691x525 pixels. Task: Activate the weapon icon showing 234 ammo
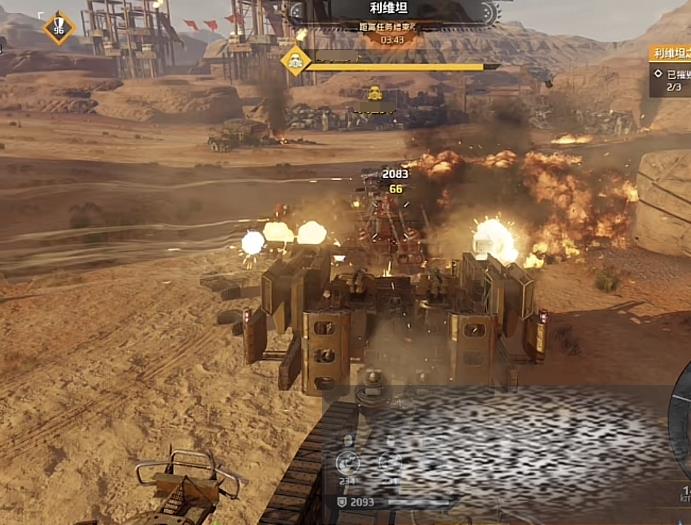point(347,462)
